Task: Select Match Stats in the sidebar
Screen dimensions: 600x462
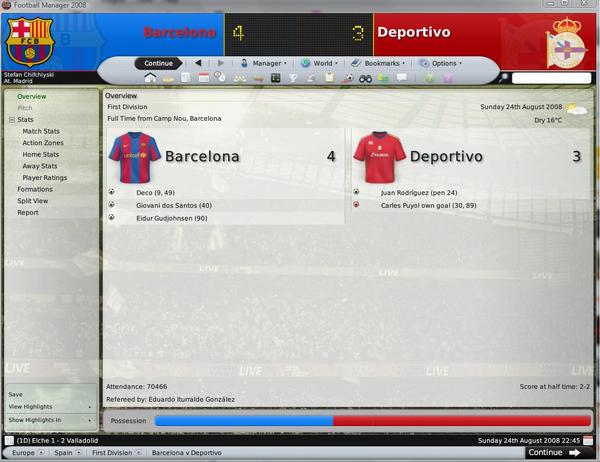Action: 41,131
